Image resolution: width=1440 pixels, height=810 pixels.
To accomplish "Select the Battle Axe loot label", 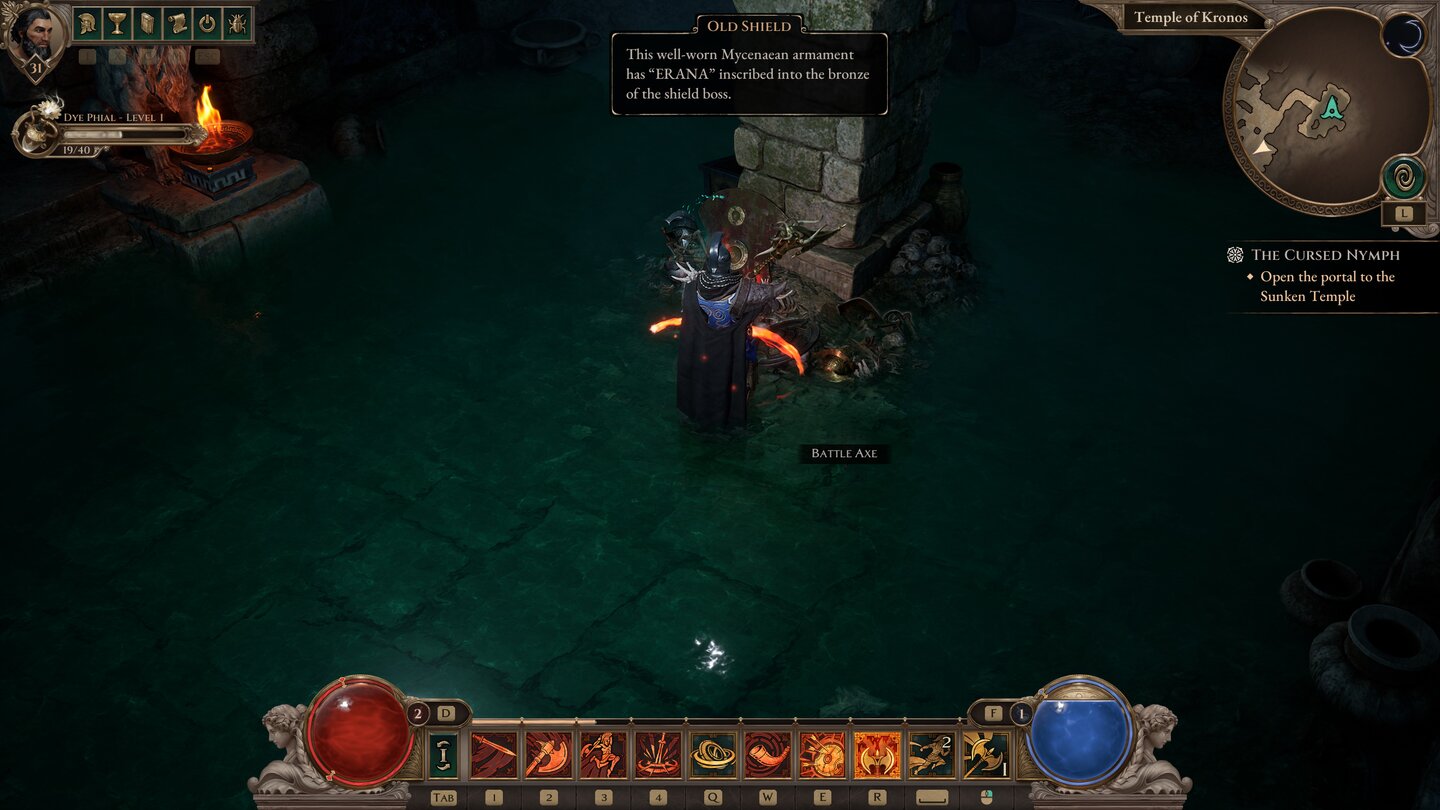I will [x=843, y=453].
